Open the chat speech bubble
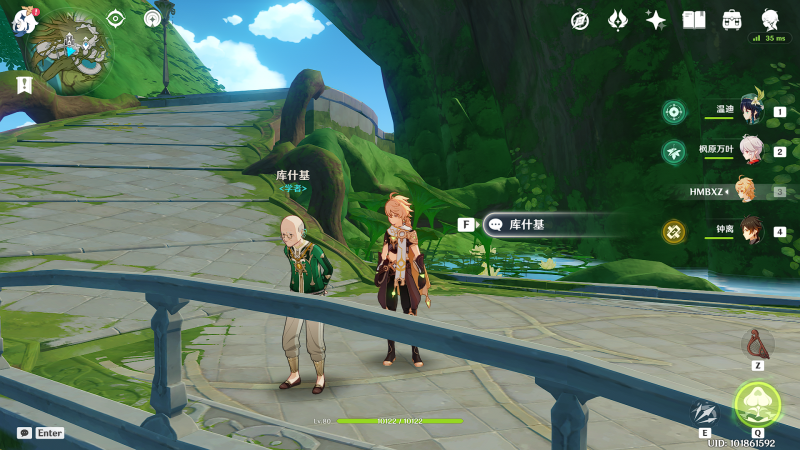Viewport: 800px width, 450px height. pos(24,433)
